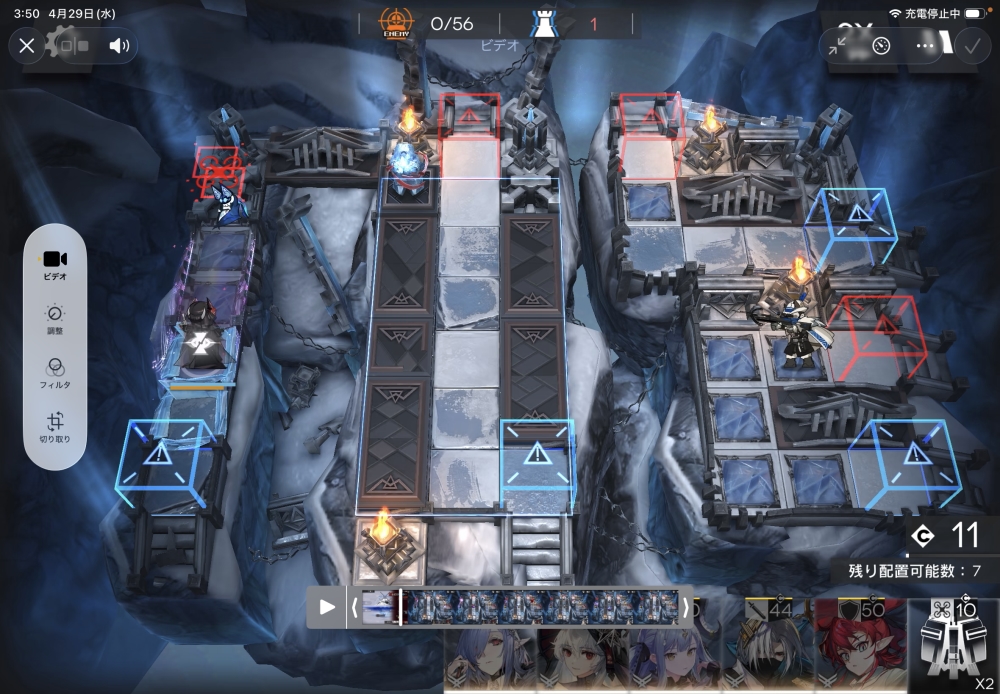This screenshot has width=1000, height=694.
Task: Toggle the speaker sound icon
Action: (x=120, y=45)
